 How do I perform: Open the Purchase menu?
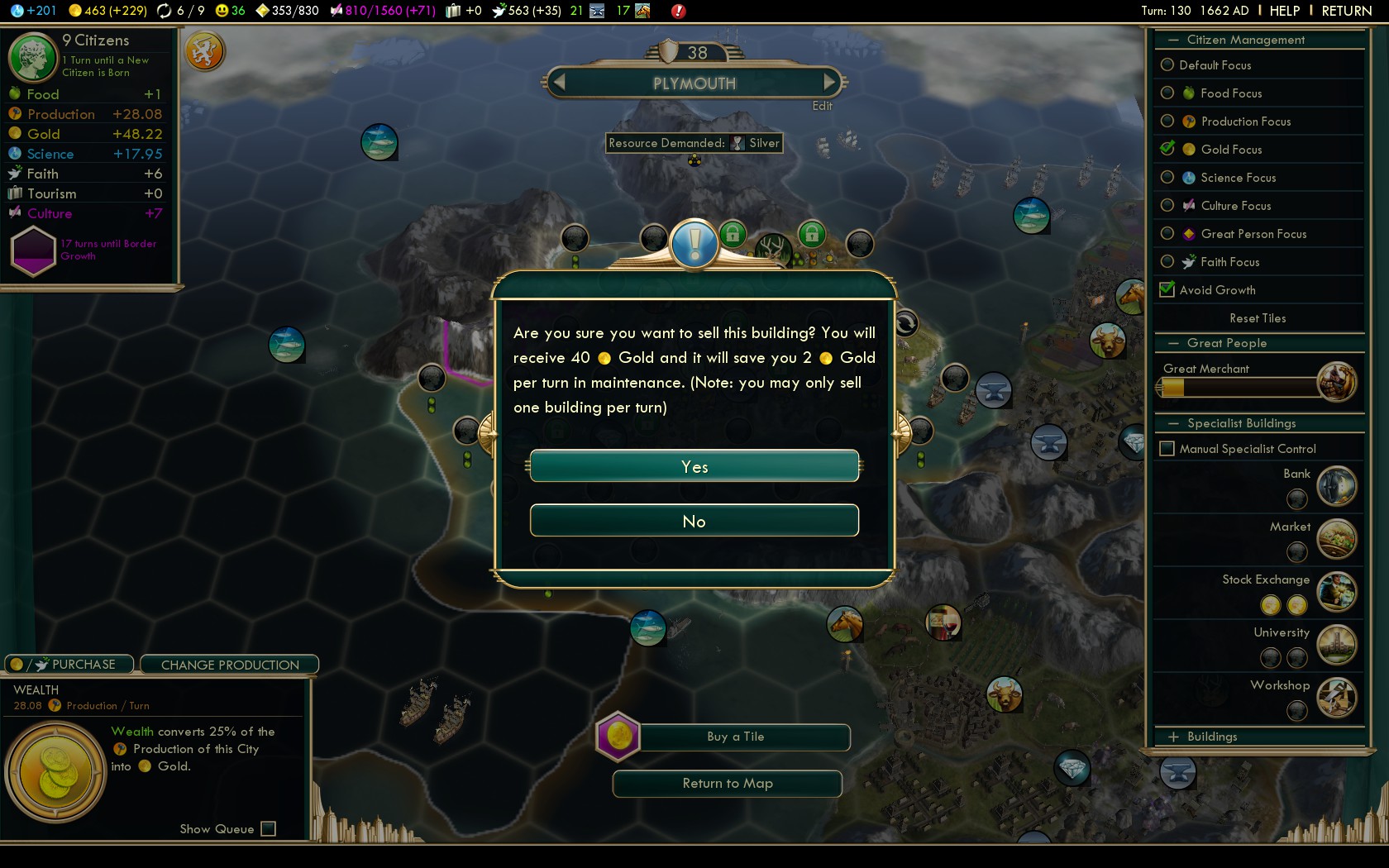click(70, 665)
